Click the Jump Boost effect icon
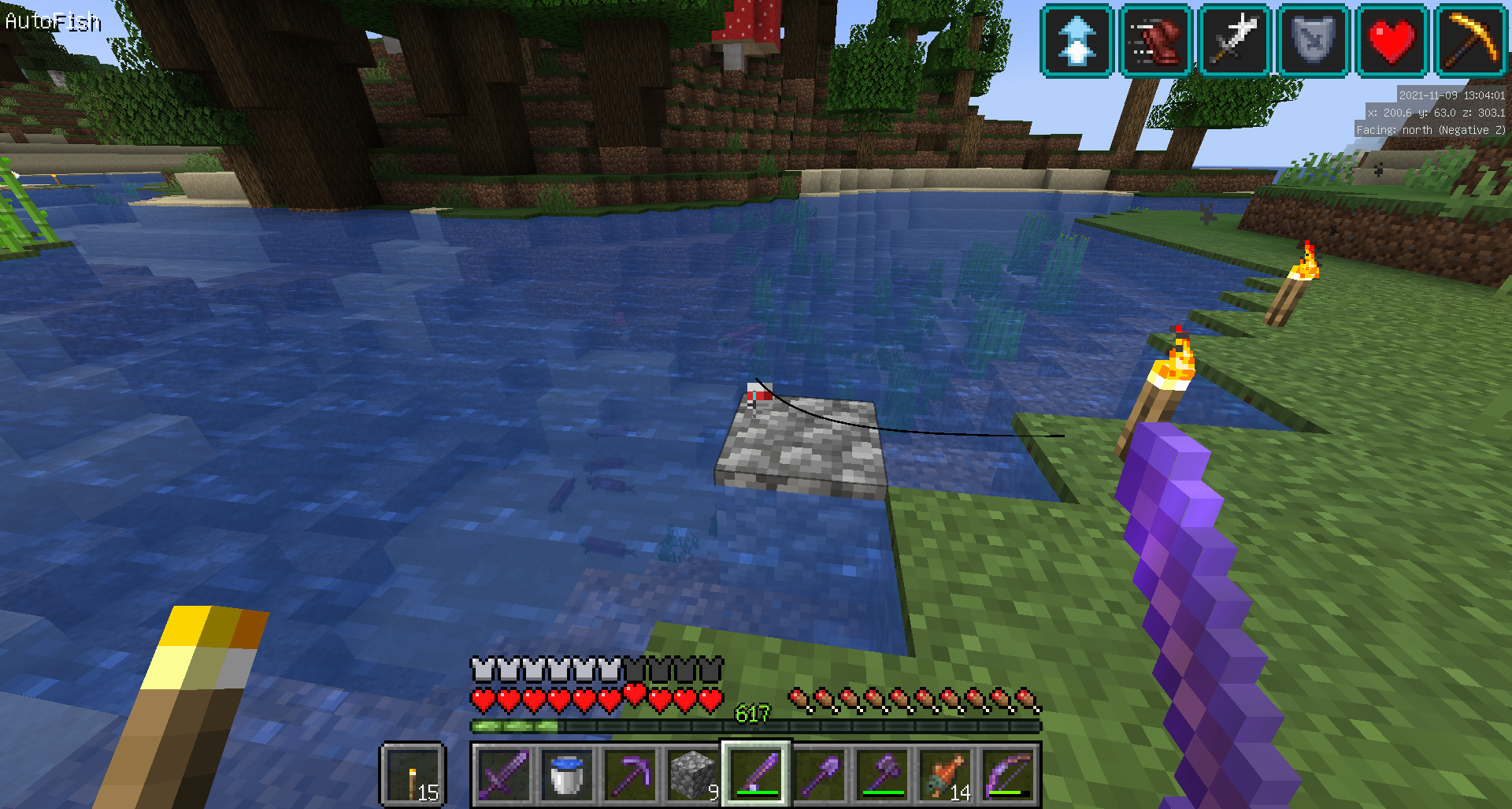This screenshot has height=809, width=1512. tap(1077, 40)
